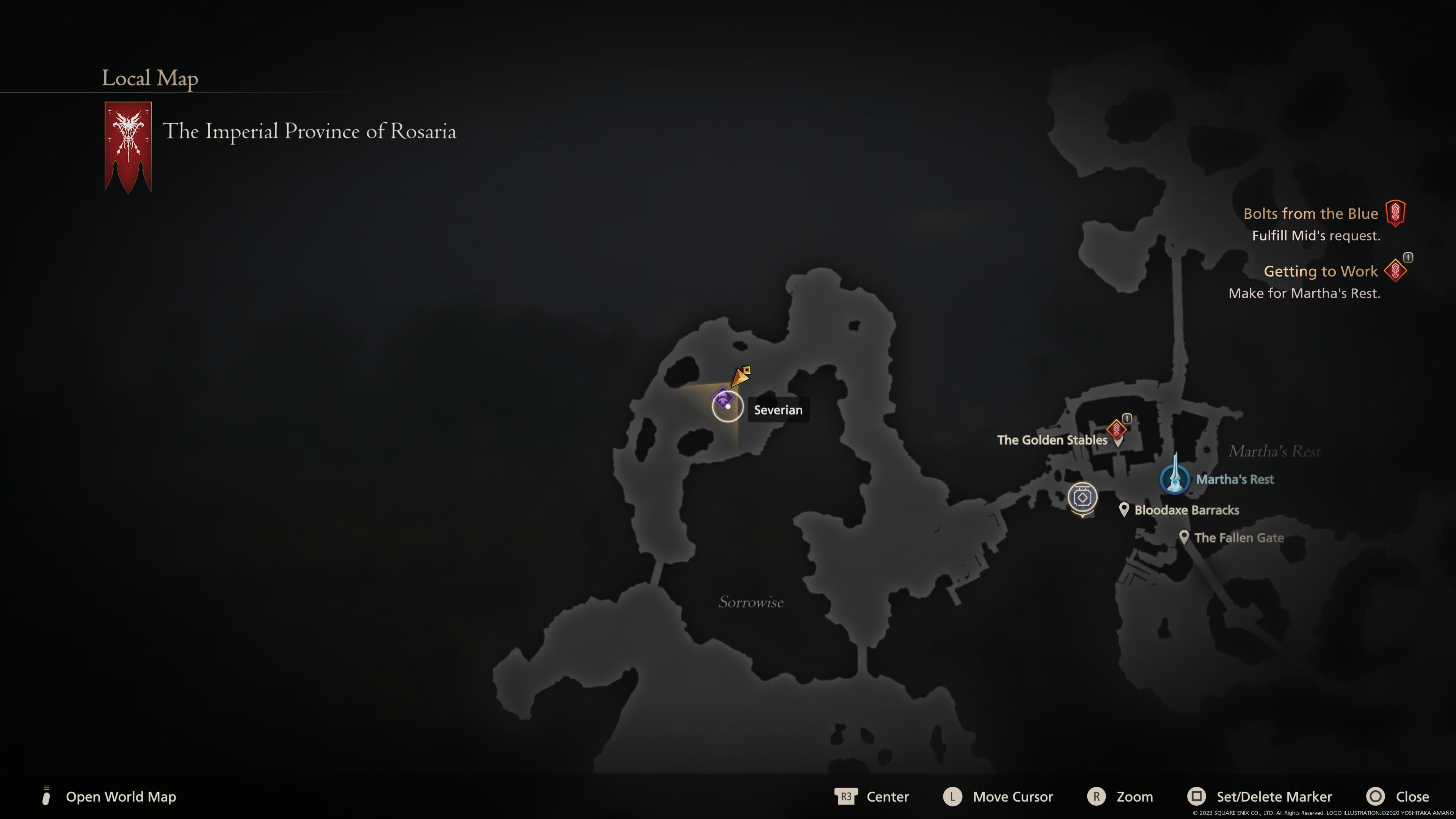1456x819 pixels.
Task: Click the player cursor arrow on the map
Action: click(x=741, y=376)
